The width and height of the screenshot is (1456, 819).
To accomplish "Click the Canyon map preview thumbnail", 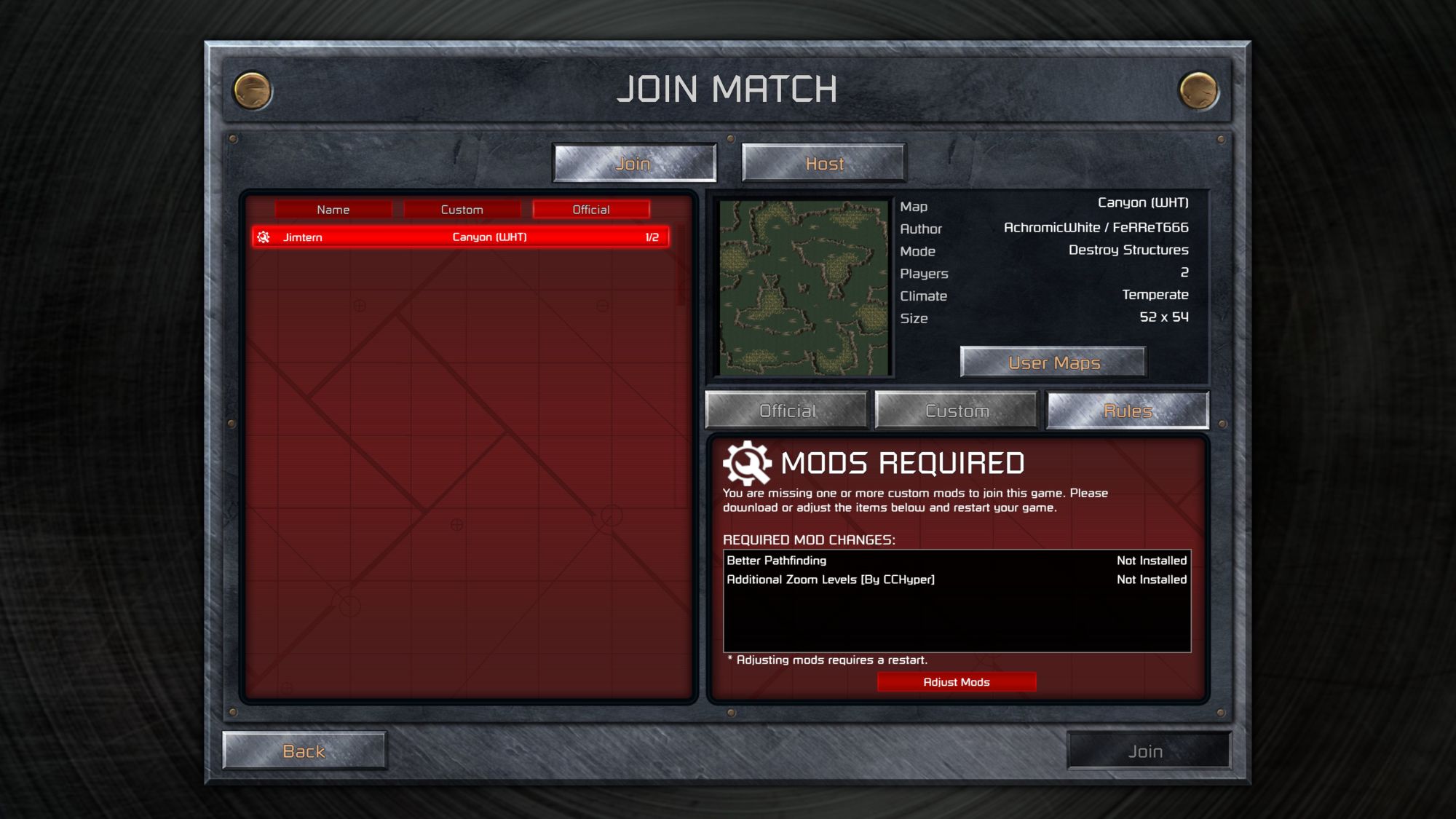I will 804,288.
